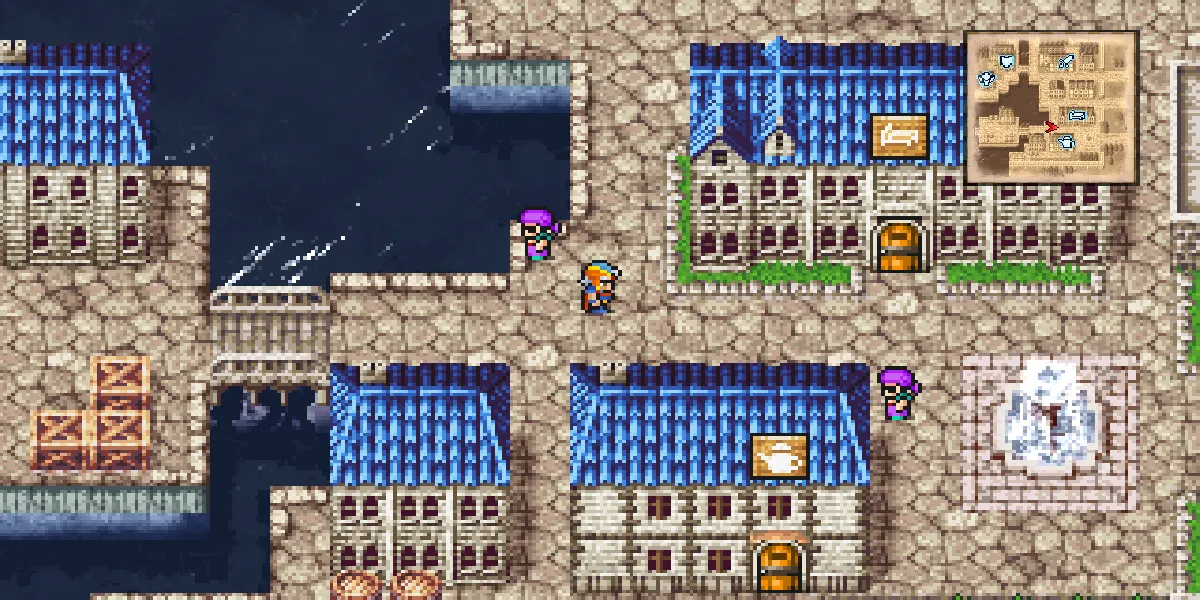The height and width of the screenshot is (600, 1200).
Task: Open the town minimap
Action: (1051, 108)
